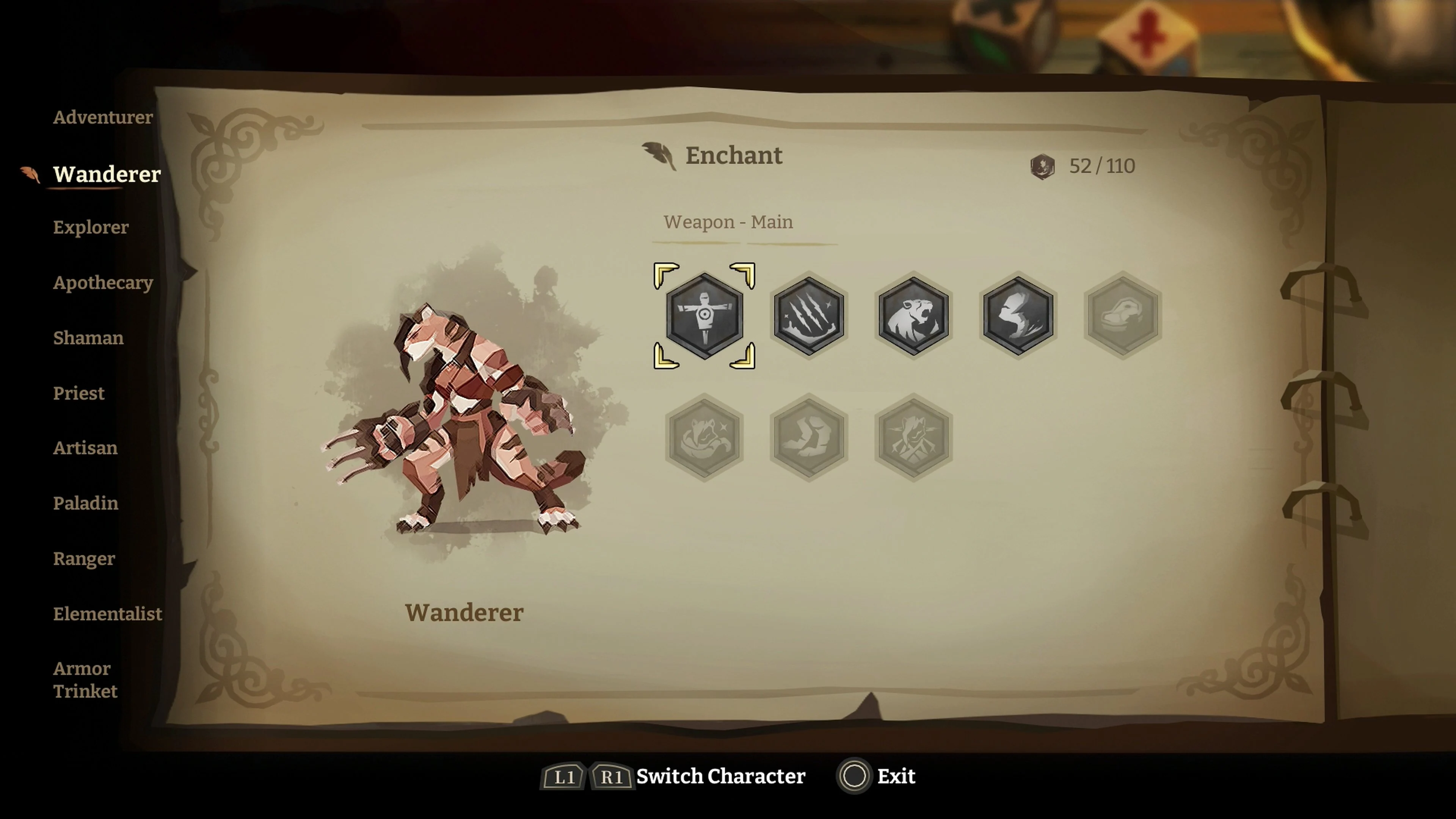1456x819 pixels.
Task: Open the Trinket section
Action: tap(85, 692)
